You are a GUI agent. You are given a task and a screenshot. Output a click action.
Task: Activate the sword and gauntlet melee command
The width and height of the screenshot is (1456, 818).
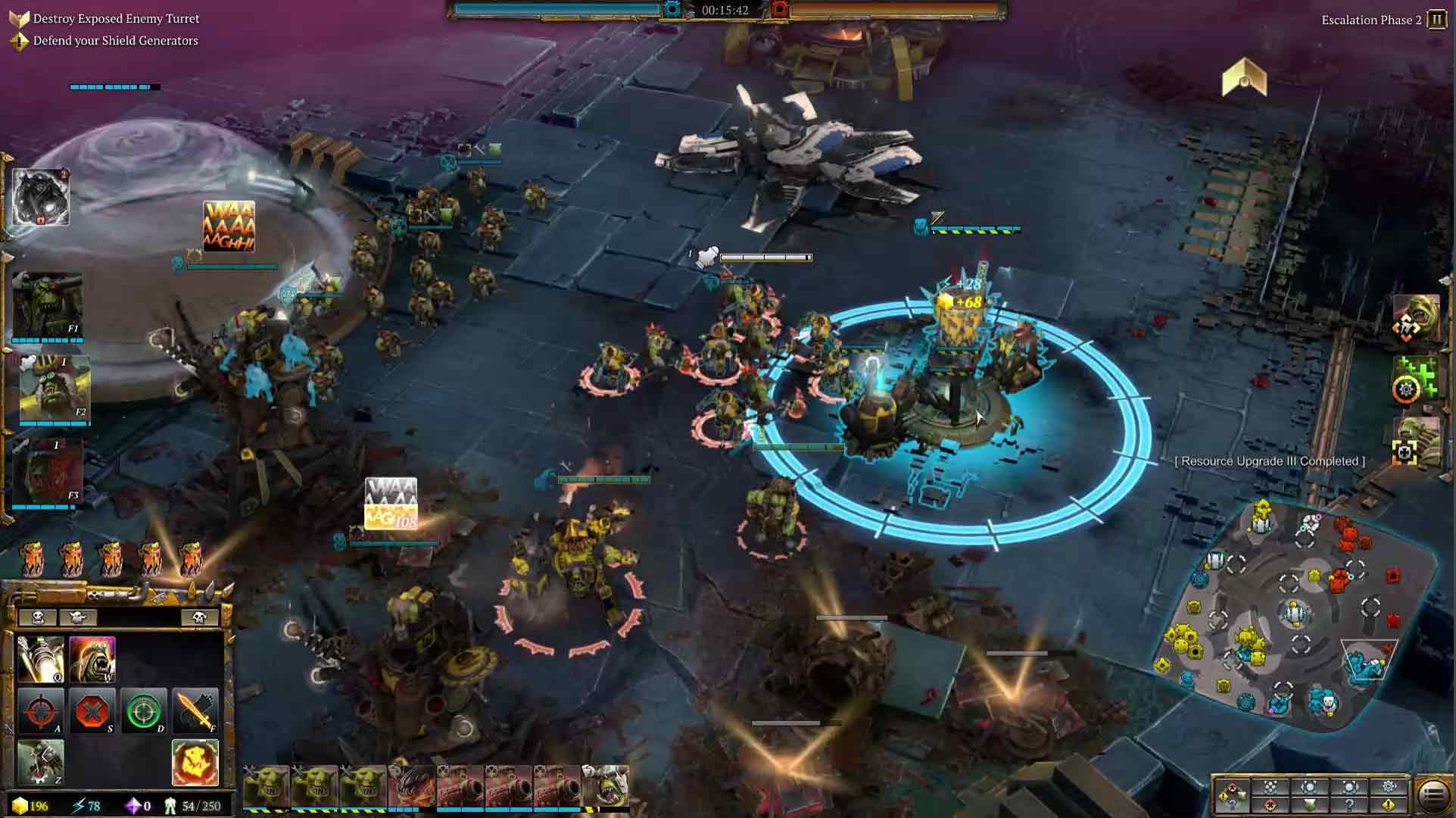(195, 710)
